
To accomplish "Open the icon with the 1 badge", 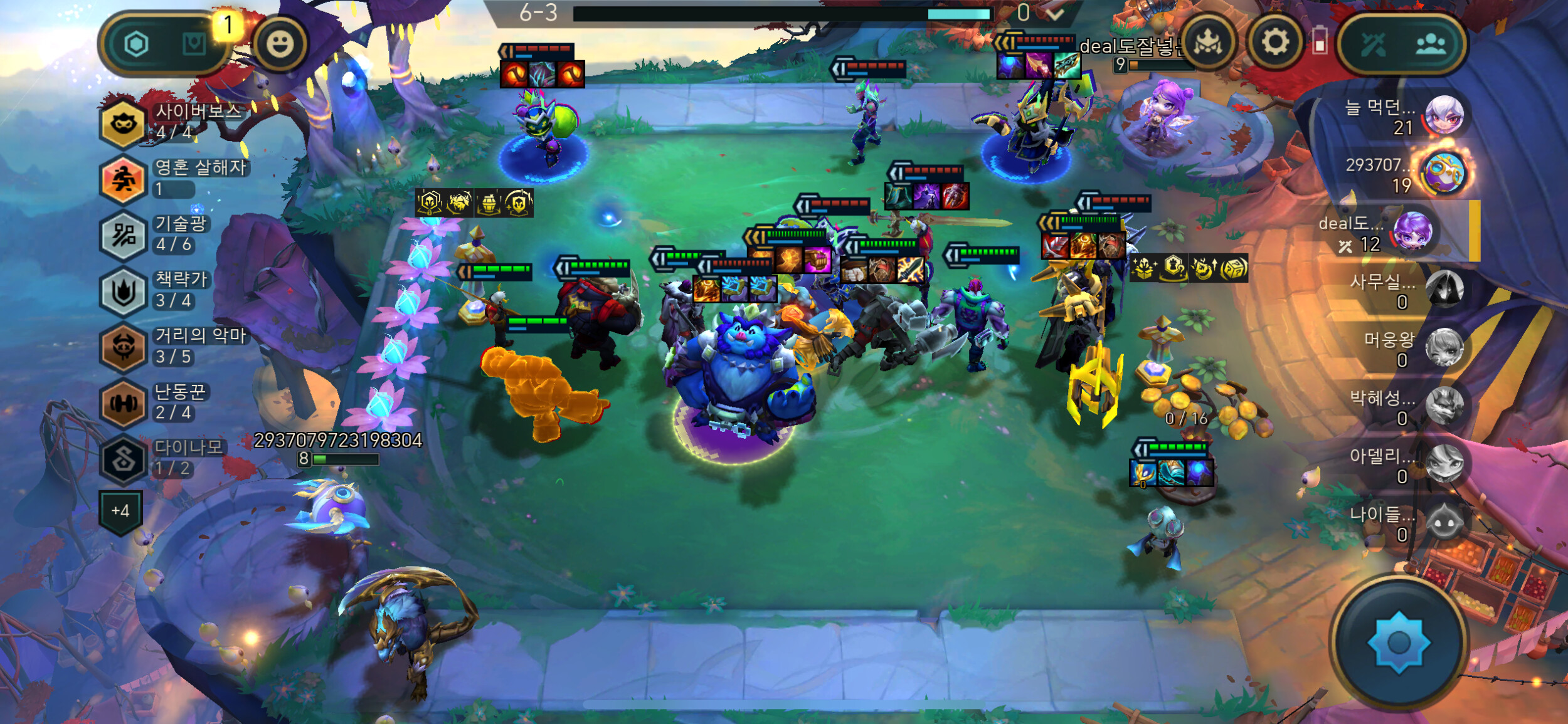I will tap(194, 44).
